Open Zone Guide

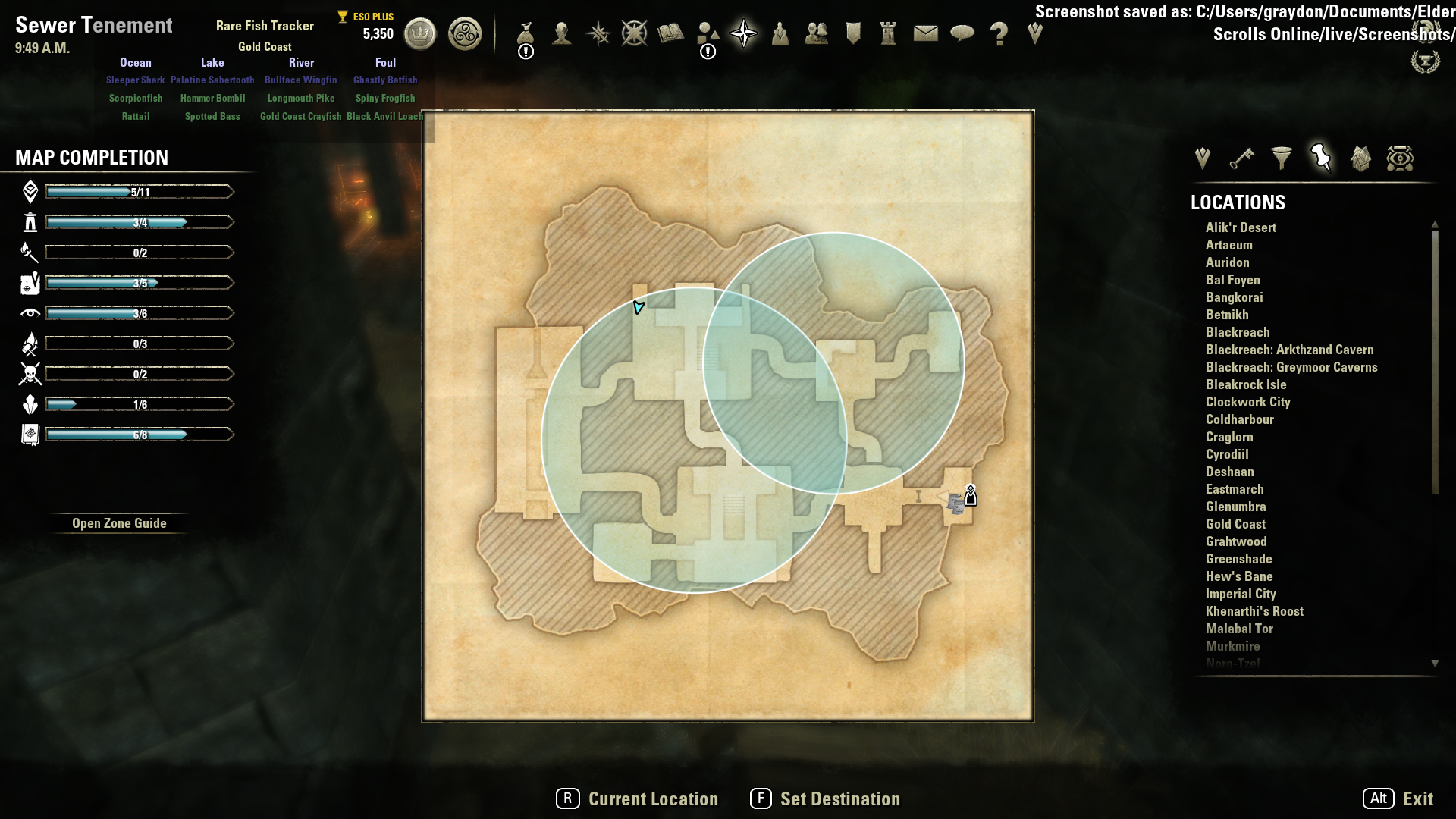(119, 523)
